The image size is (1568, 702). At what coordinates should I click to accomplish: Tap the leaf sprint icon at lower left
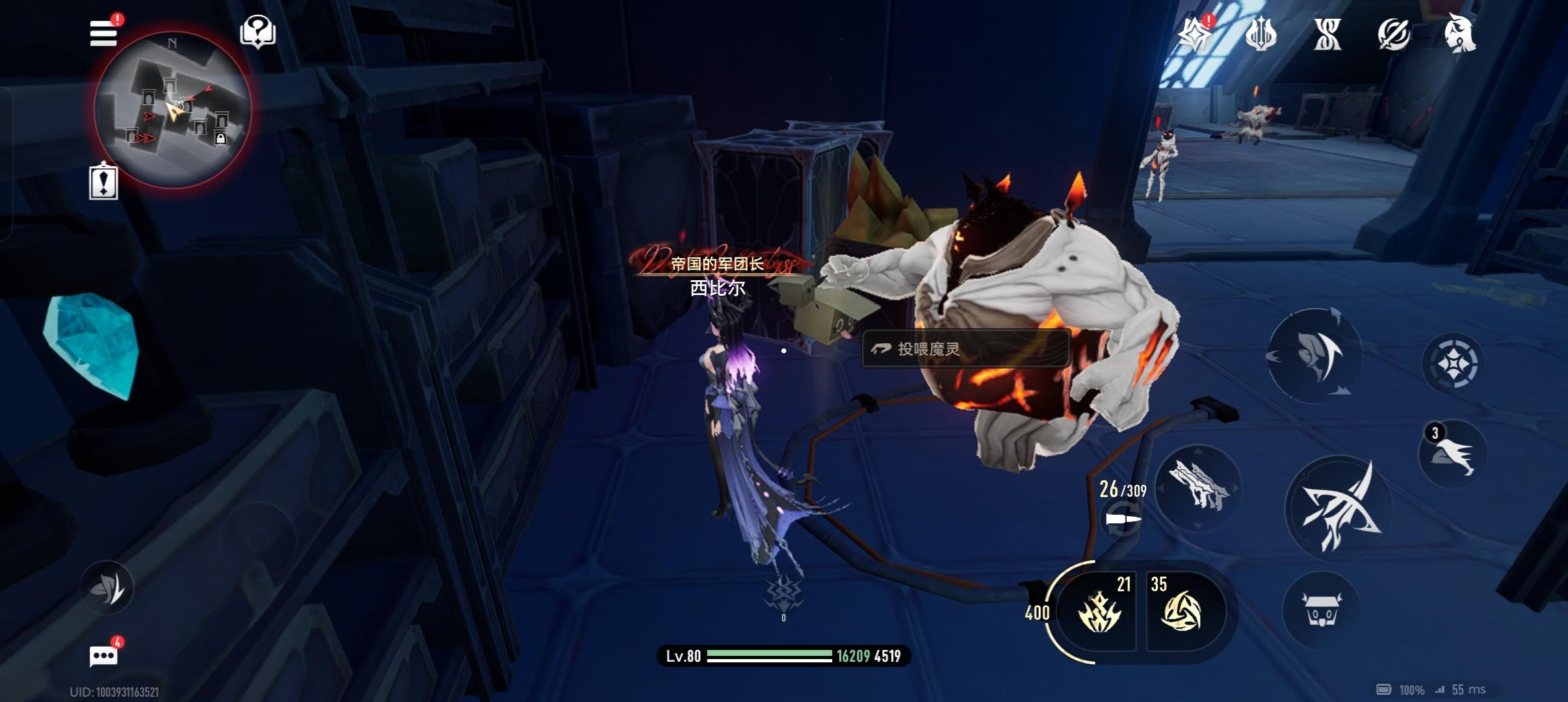(x=107, y=588)
